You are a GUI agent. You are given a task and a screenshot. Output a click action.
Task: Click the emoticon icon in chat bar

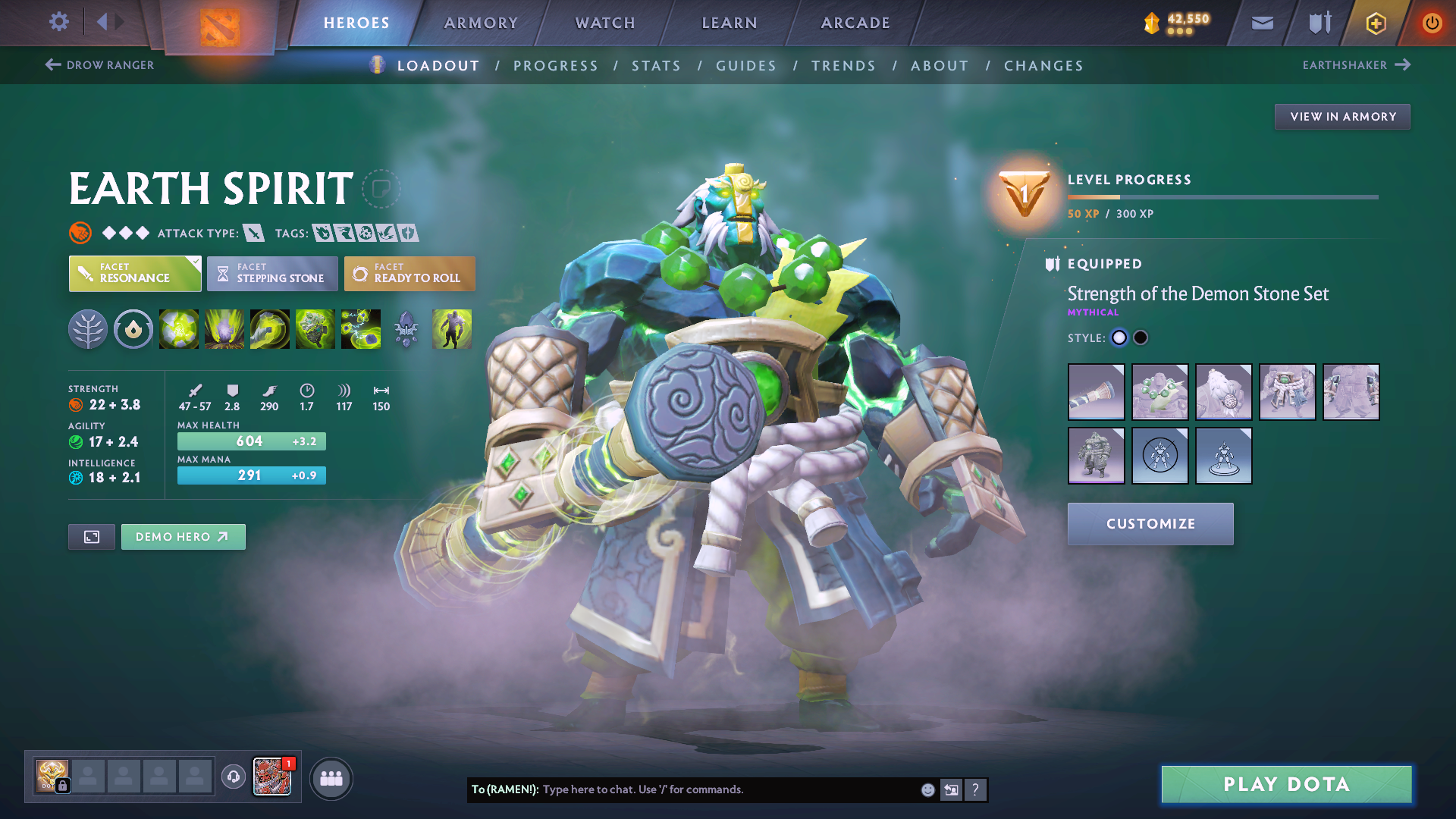pos(927,789)
